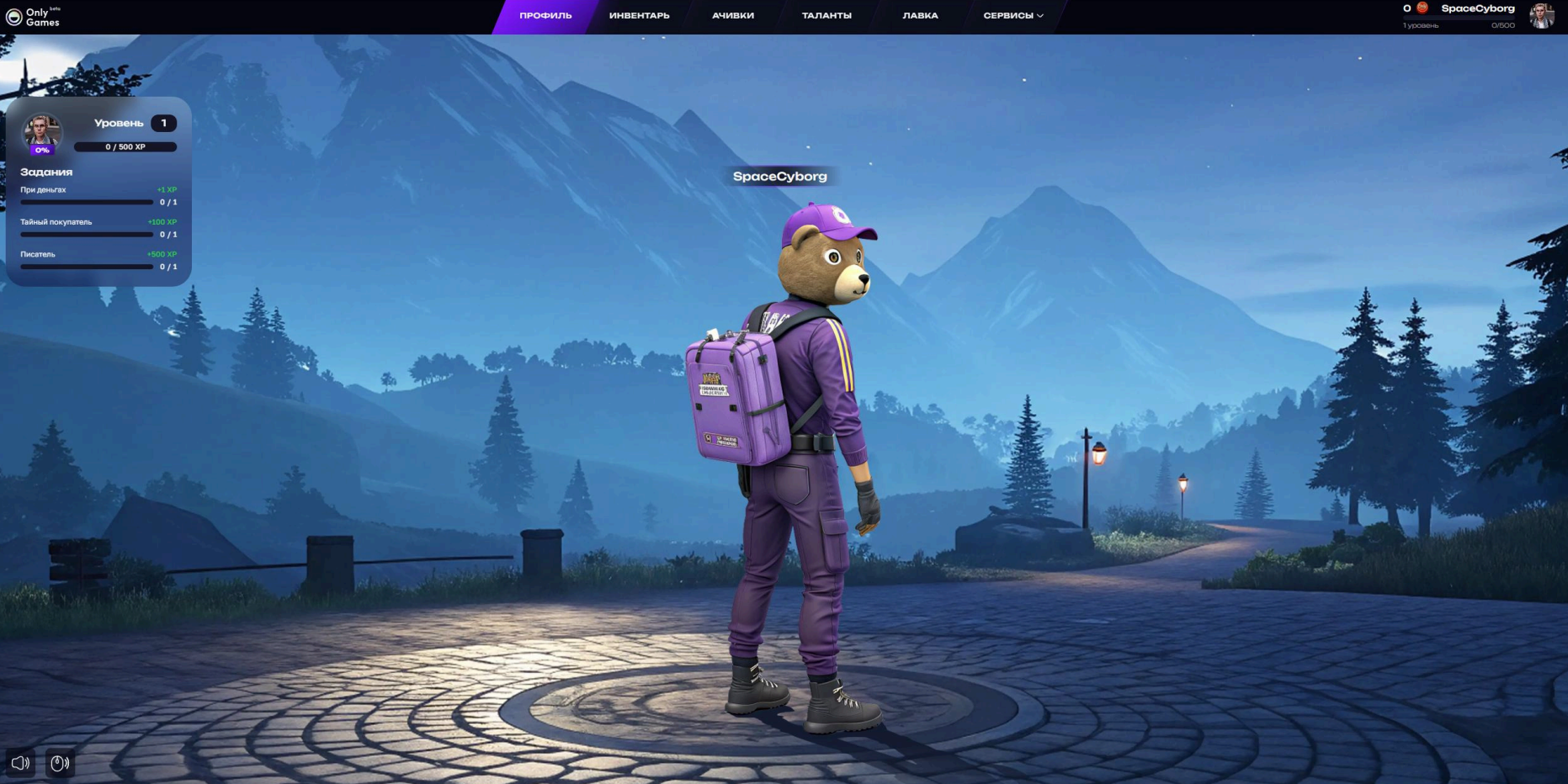Select the Писатель quest row

point(98,260)
